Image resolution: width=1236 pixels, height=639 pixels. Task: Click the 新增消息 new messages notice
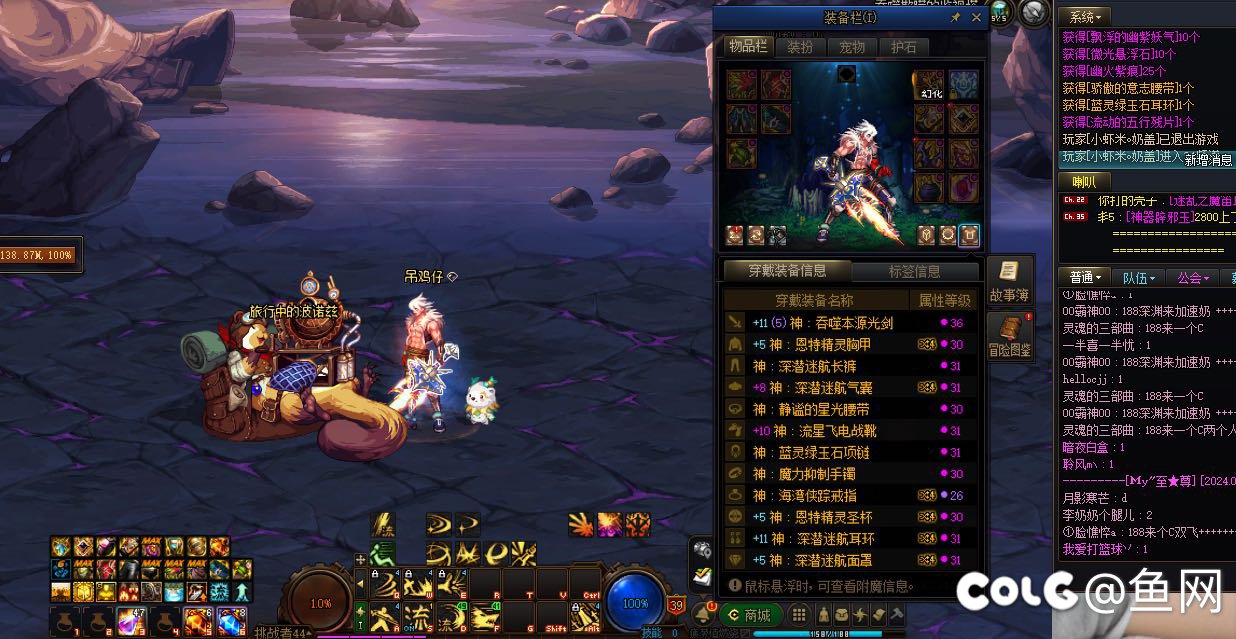pyautogui.click(x=1208, y=159)
